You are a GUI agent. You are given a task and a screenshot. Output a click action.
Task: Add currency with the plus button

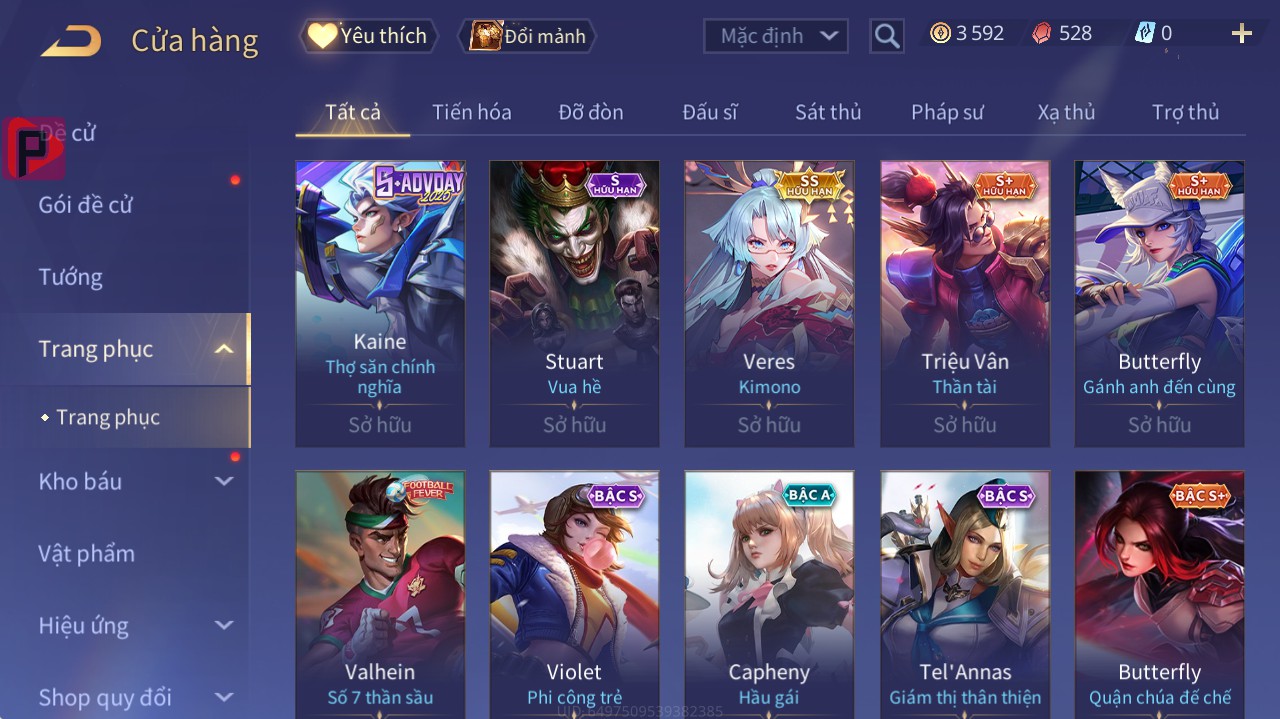point(1241,34)
